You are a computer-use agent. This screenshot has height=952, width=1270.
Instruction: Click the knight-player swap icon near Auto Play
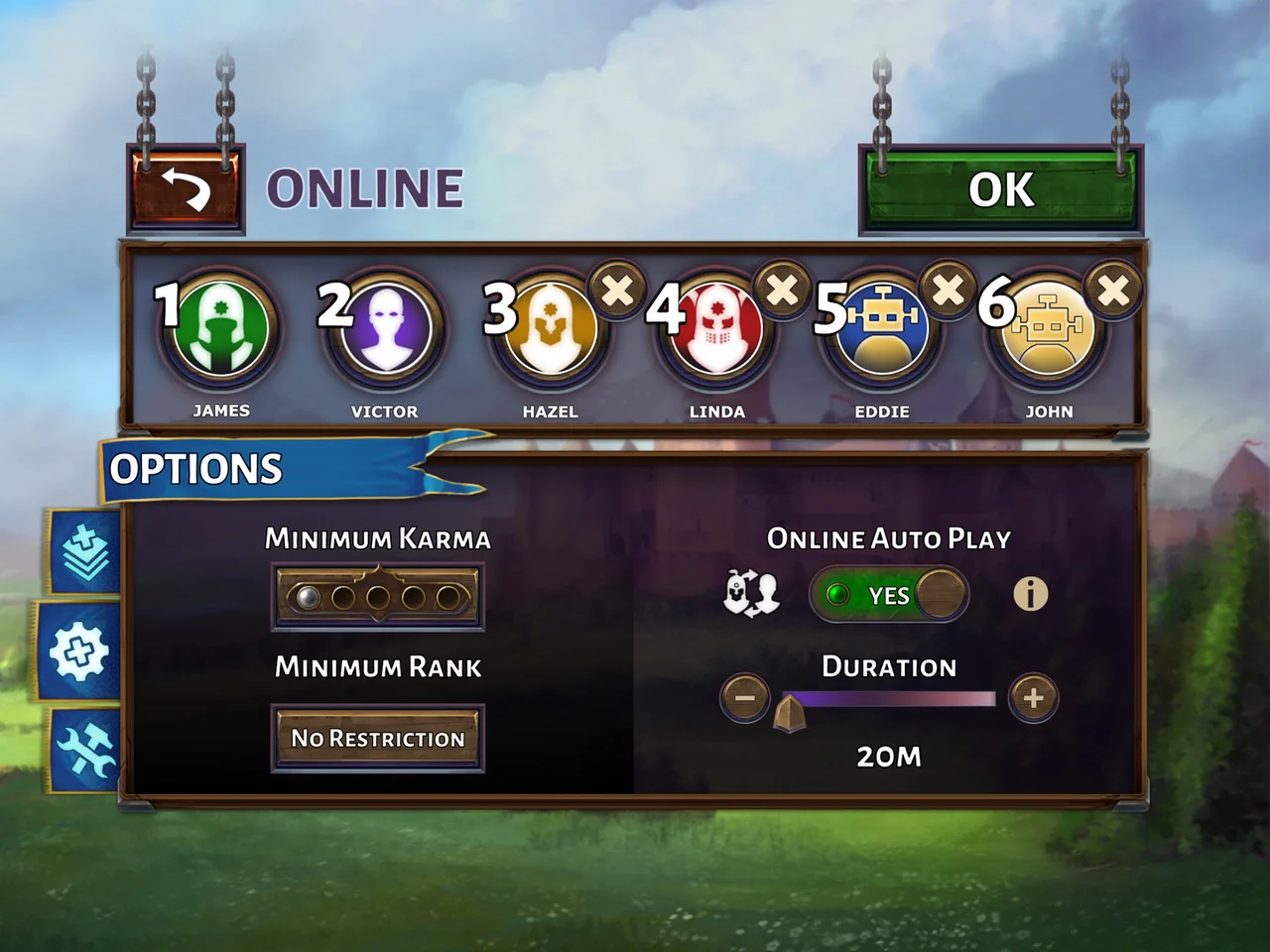click(751, 595)
